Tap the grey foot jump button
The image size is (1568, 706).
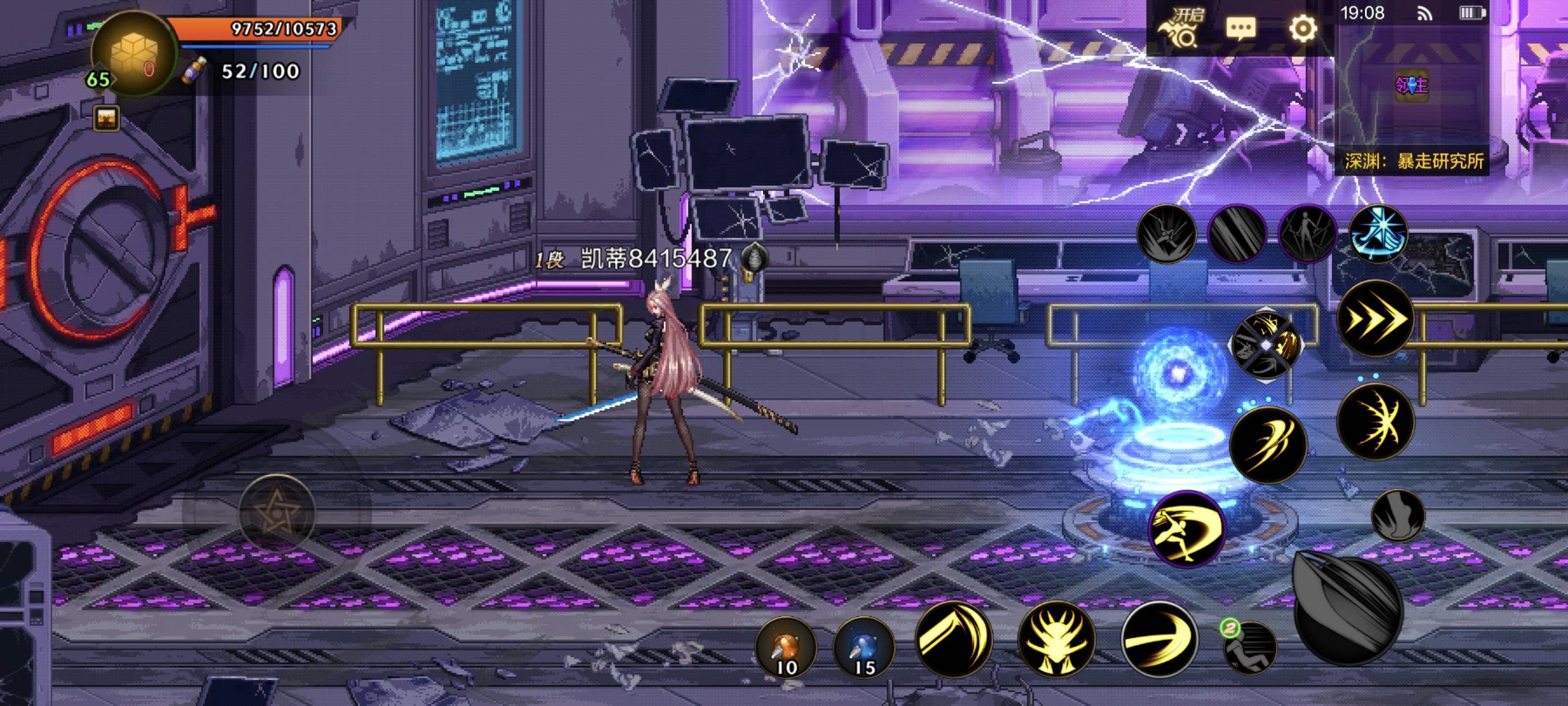(x=1398, y=515)
